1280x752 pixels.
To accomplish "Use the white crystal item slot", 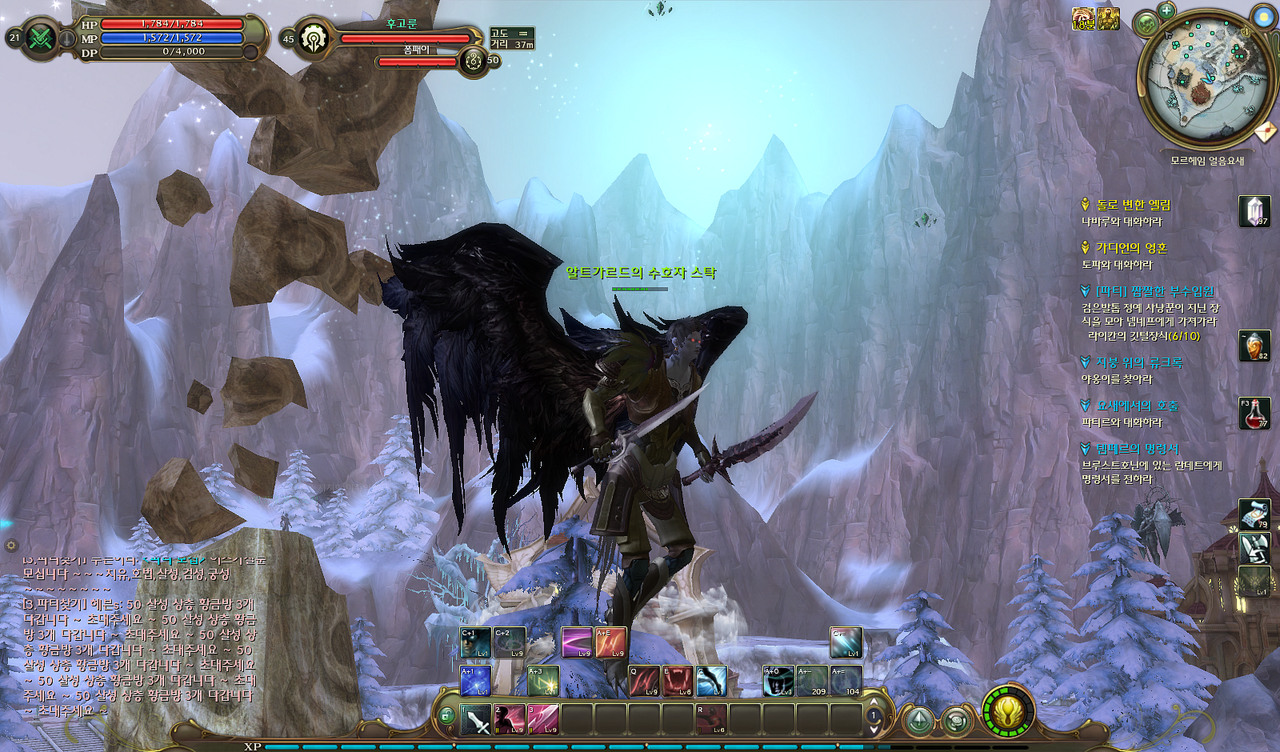I will click(x=1254, y=211).
